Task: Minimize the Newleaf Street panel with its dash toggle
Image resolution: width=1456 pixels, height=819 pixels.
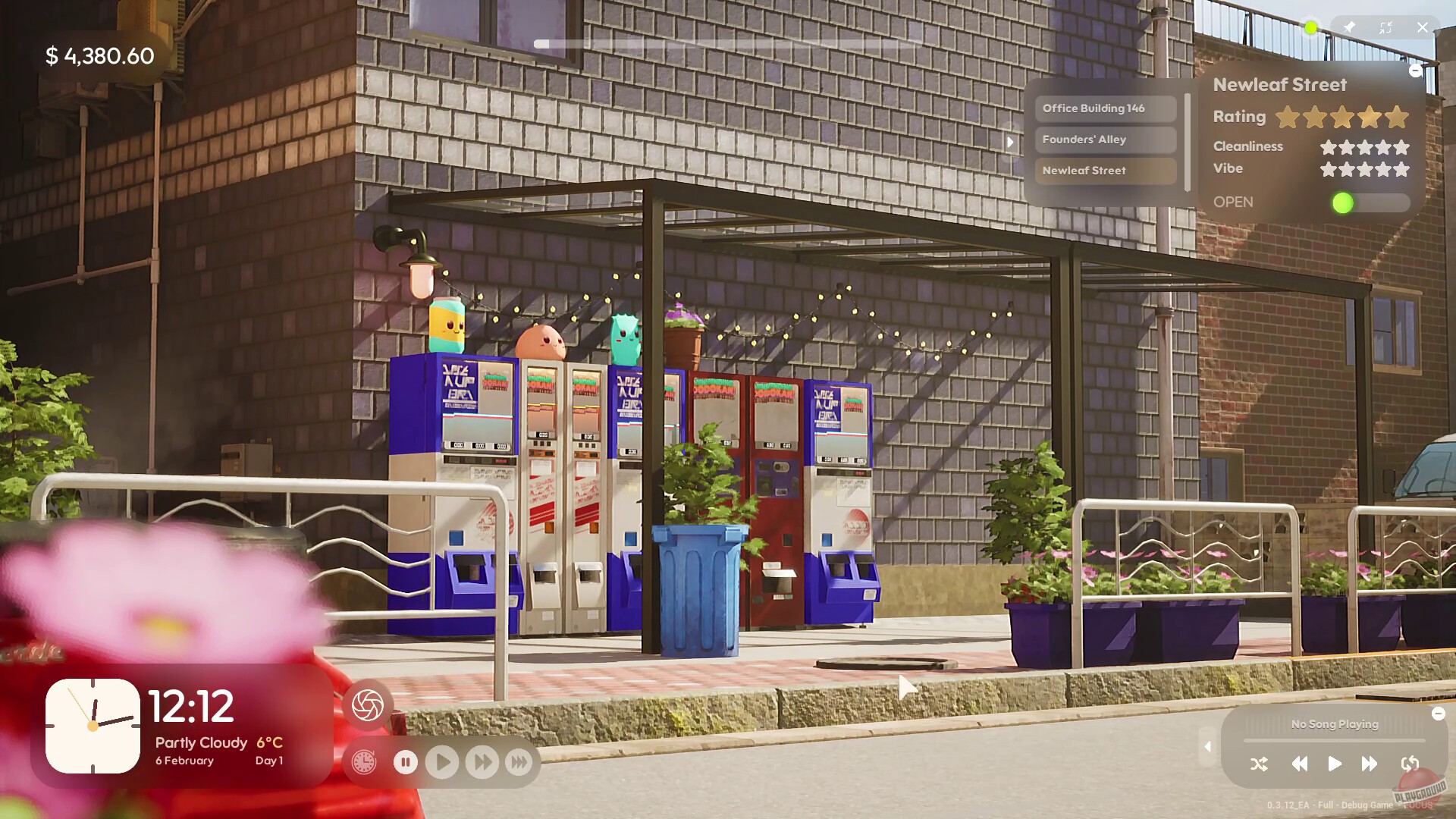Action: coord(1417,71)
